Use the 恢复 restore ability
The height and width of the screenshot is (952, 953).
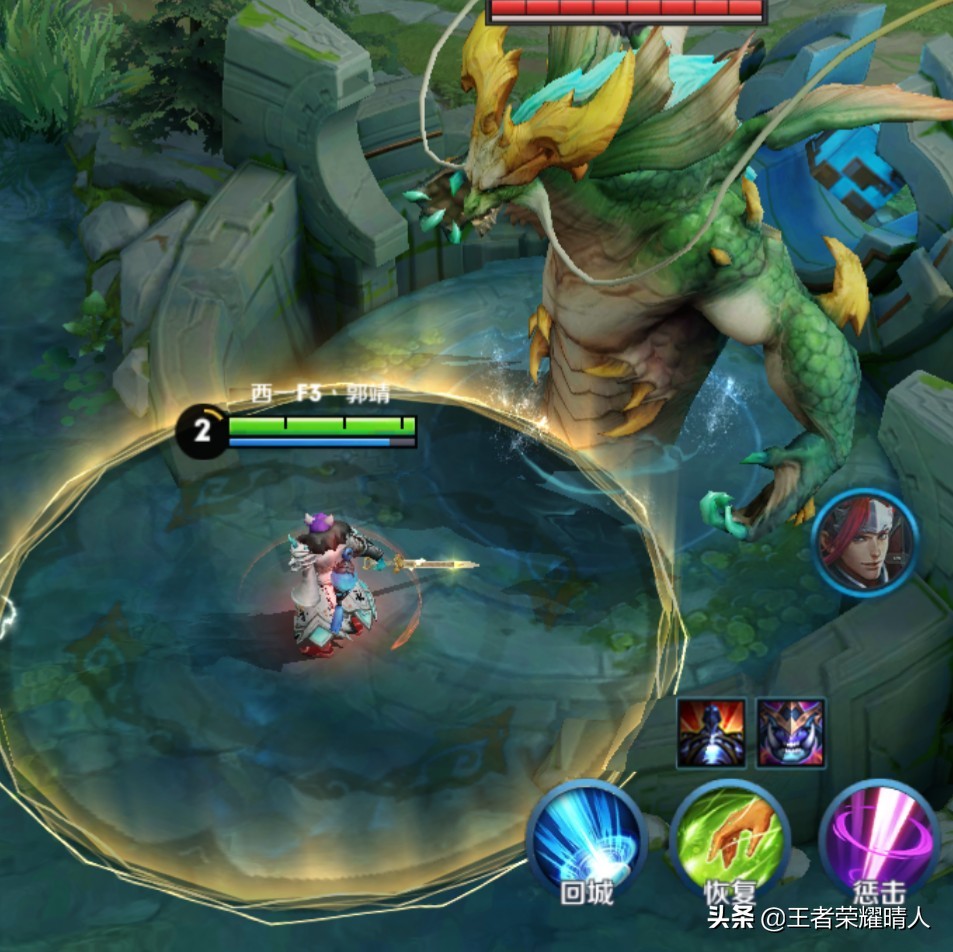click(730, 838)
